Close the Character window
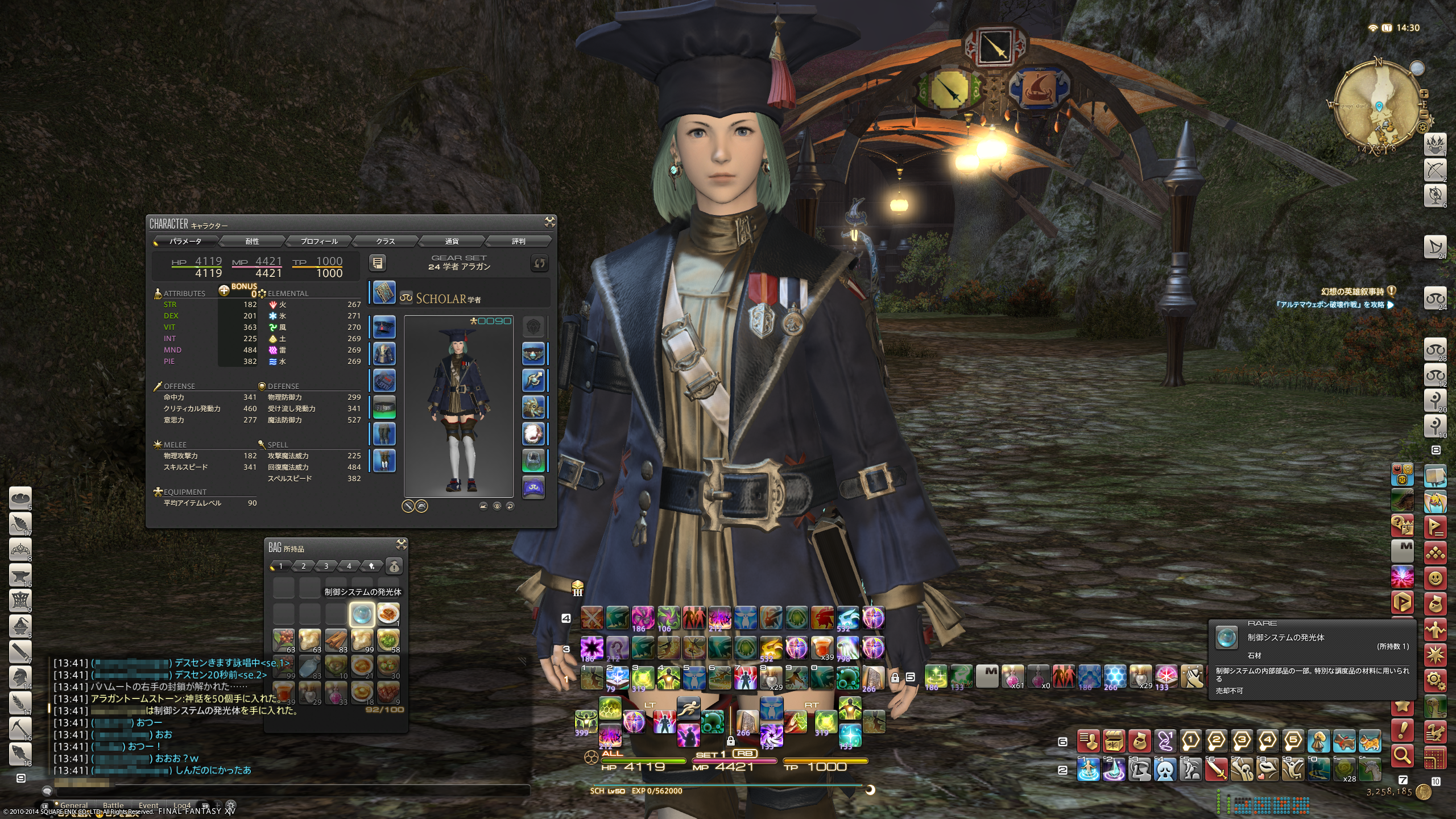The image size is (1456, 819). click(549, 222)
